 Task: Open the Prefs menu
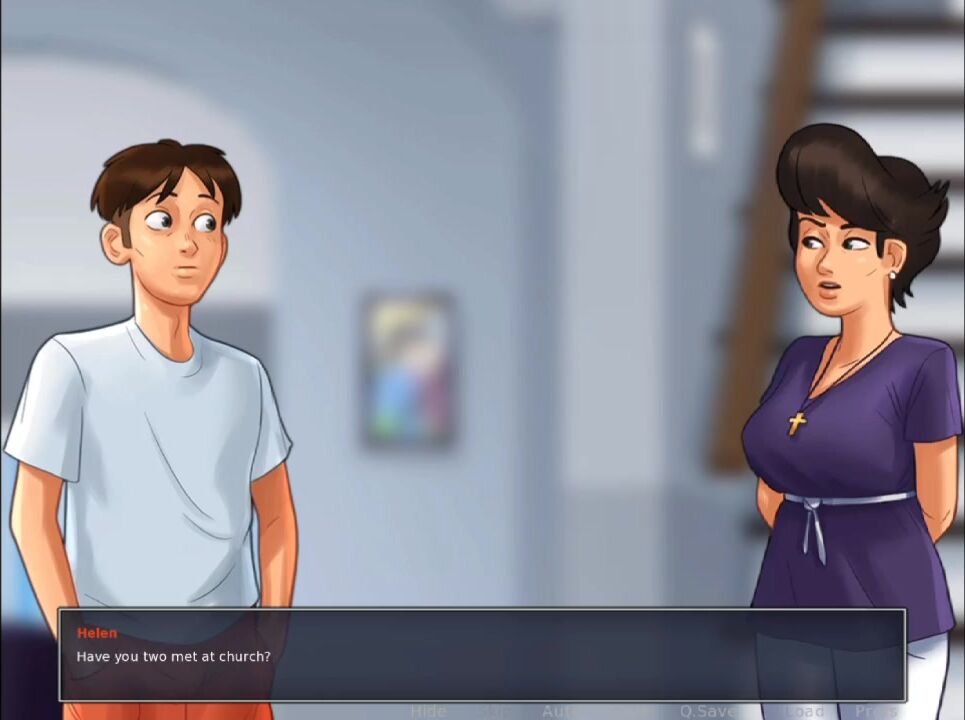[x=876, y=711]
